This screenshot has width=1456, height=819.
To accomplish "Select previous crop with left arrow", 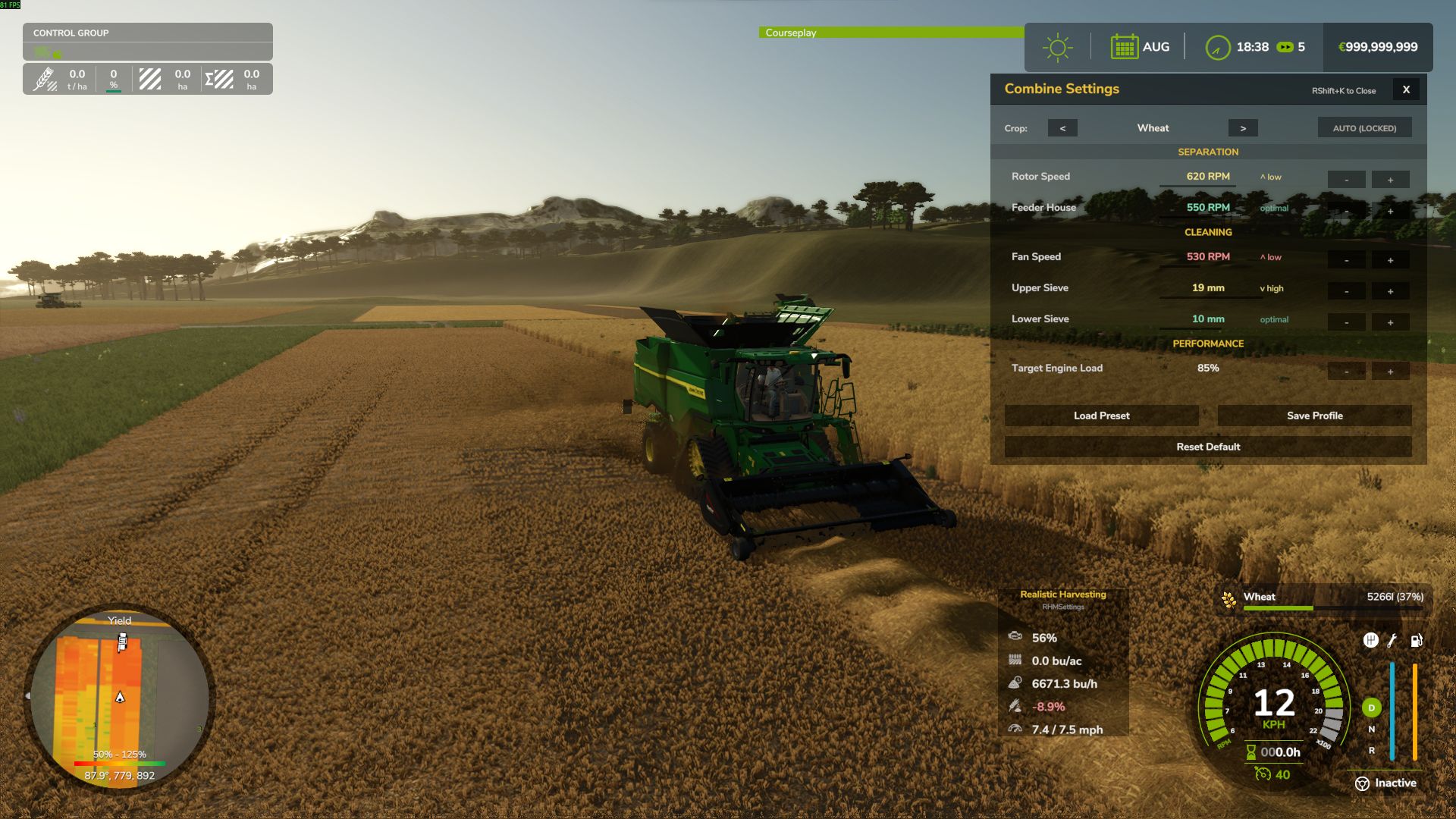I will click(x=1063, y=127).
